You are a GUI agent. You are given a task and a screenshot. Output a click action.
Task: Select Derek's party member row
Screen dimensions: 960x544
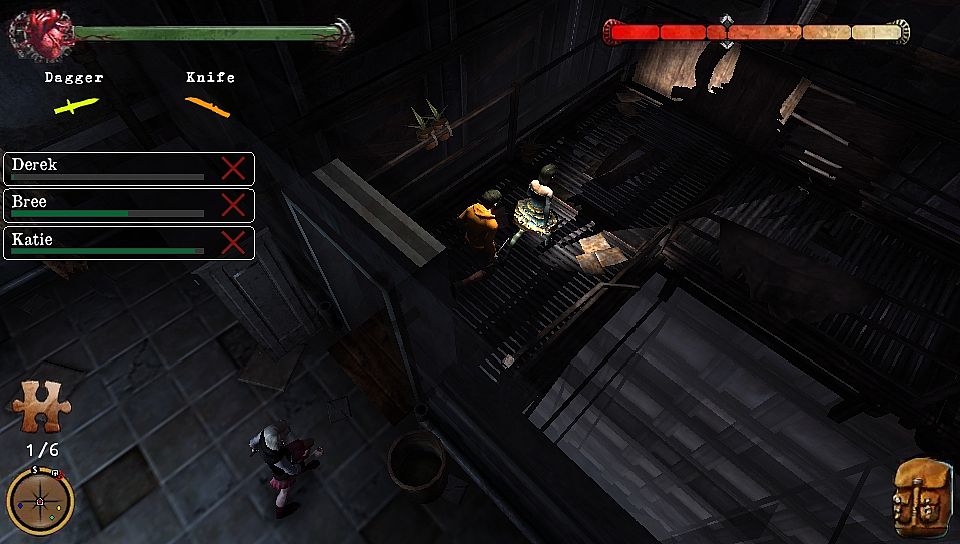tap(108, 168)
